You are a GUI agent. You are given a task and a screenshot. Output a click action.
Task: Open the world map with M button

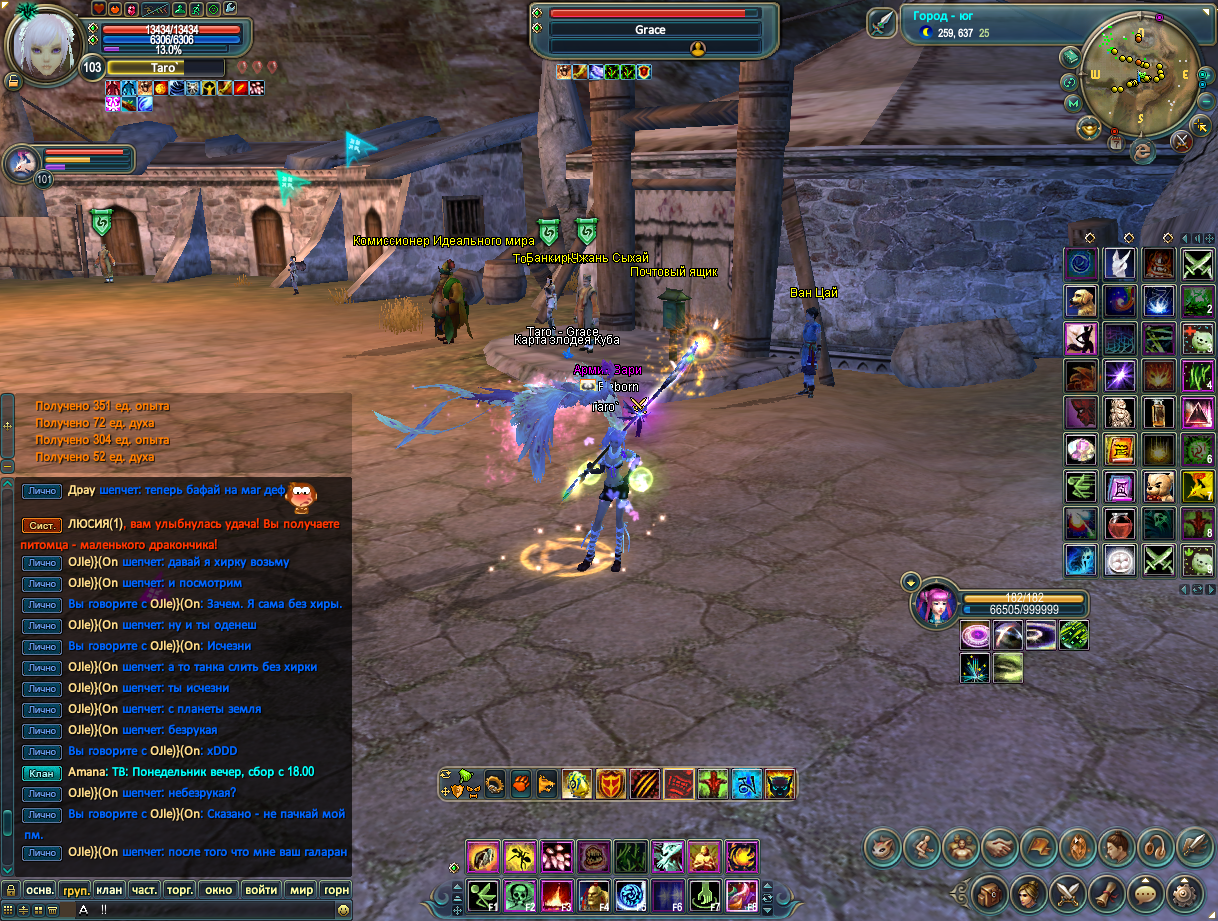click(x=1073, y=103)
